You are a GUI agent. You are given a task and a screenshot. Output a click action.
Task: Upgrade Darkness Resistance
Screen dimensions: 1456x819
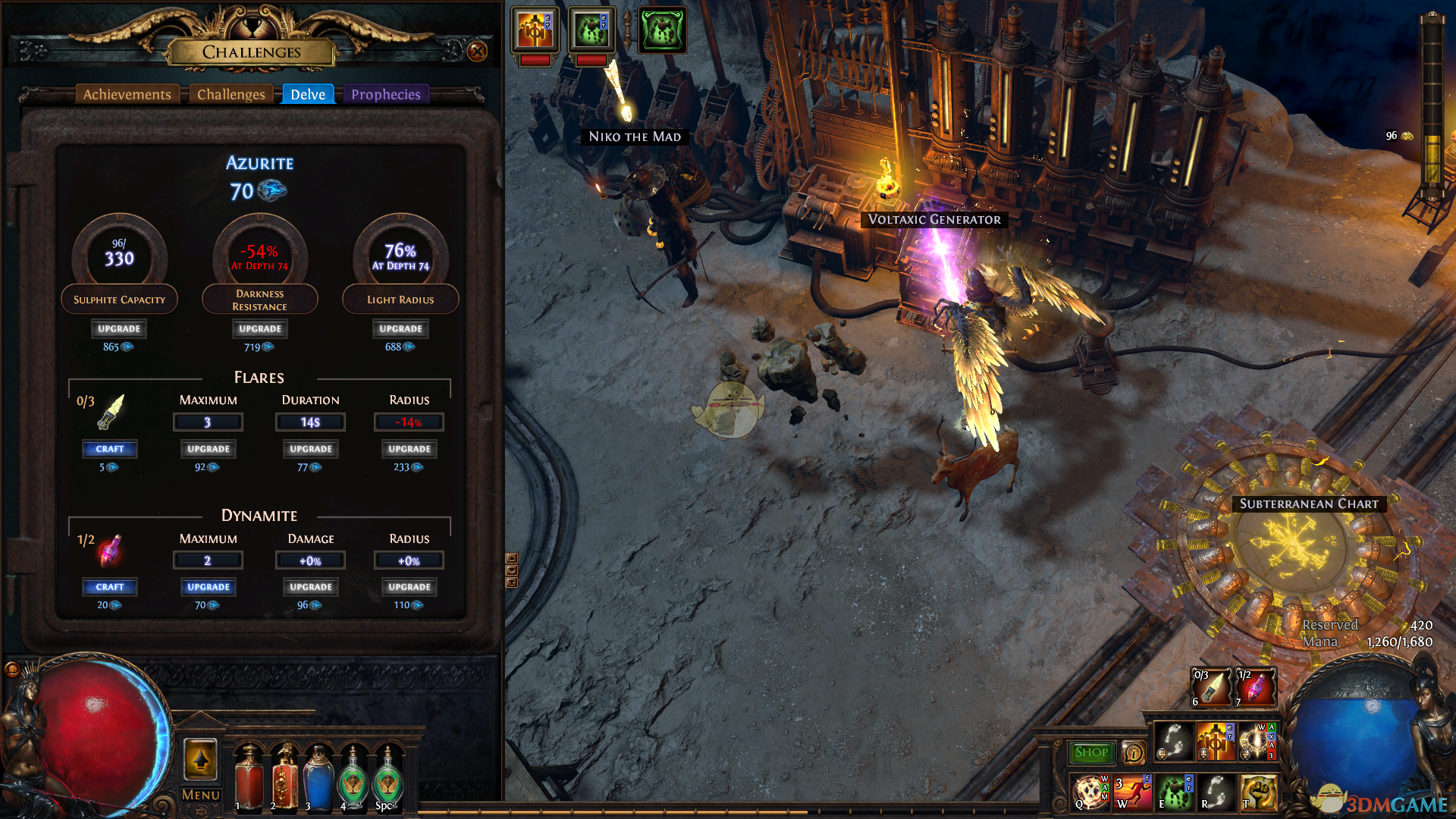[259, 328]
